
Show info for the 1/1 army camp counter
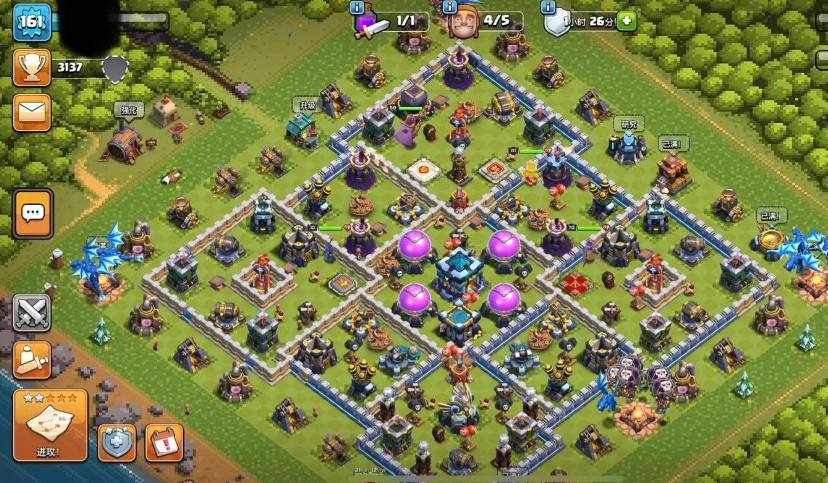coord(357,7)
